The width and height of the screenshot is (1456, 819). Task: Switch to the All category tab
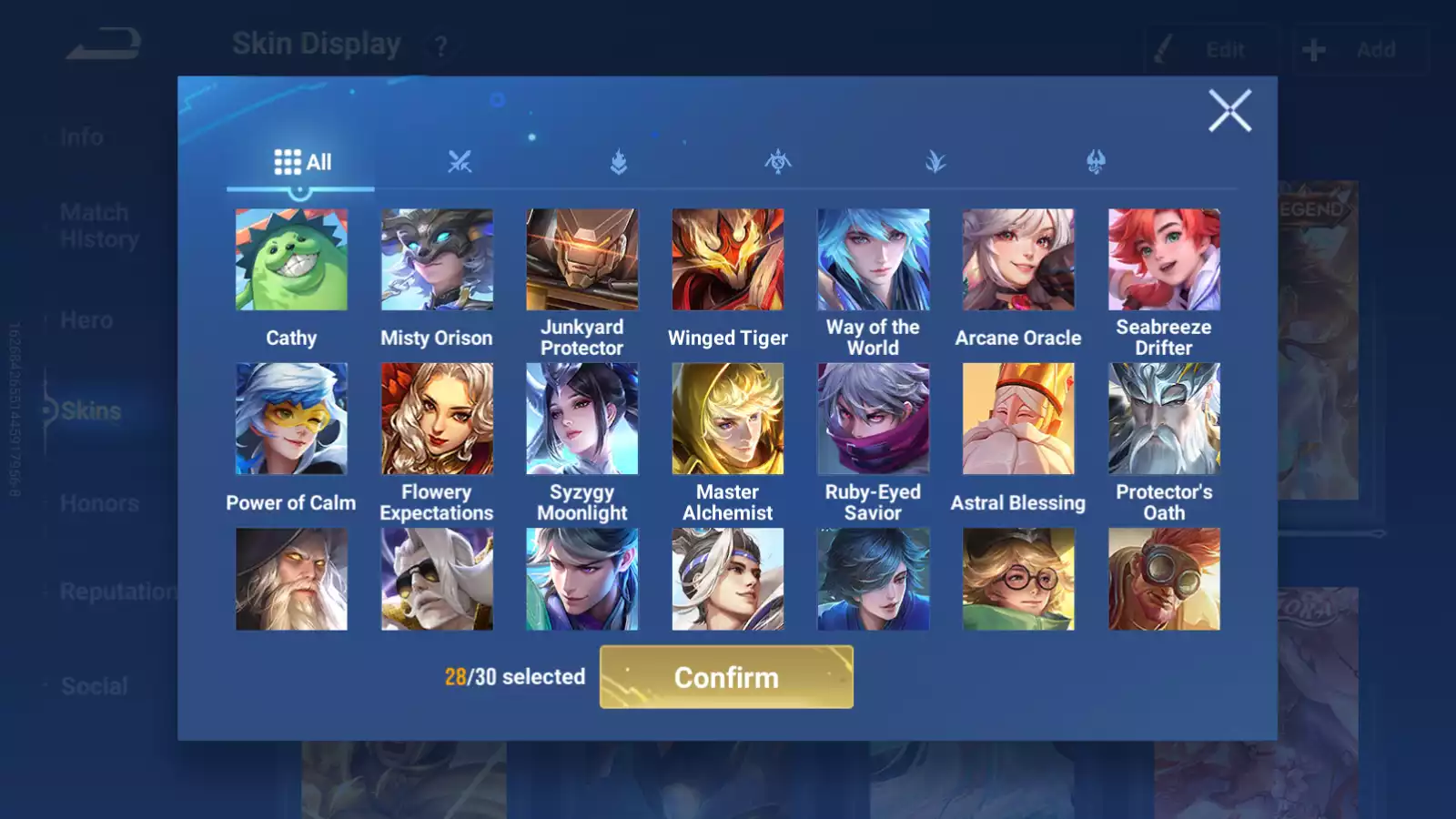302,161
